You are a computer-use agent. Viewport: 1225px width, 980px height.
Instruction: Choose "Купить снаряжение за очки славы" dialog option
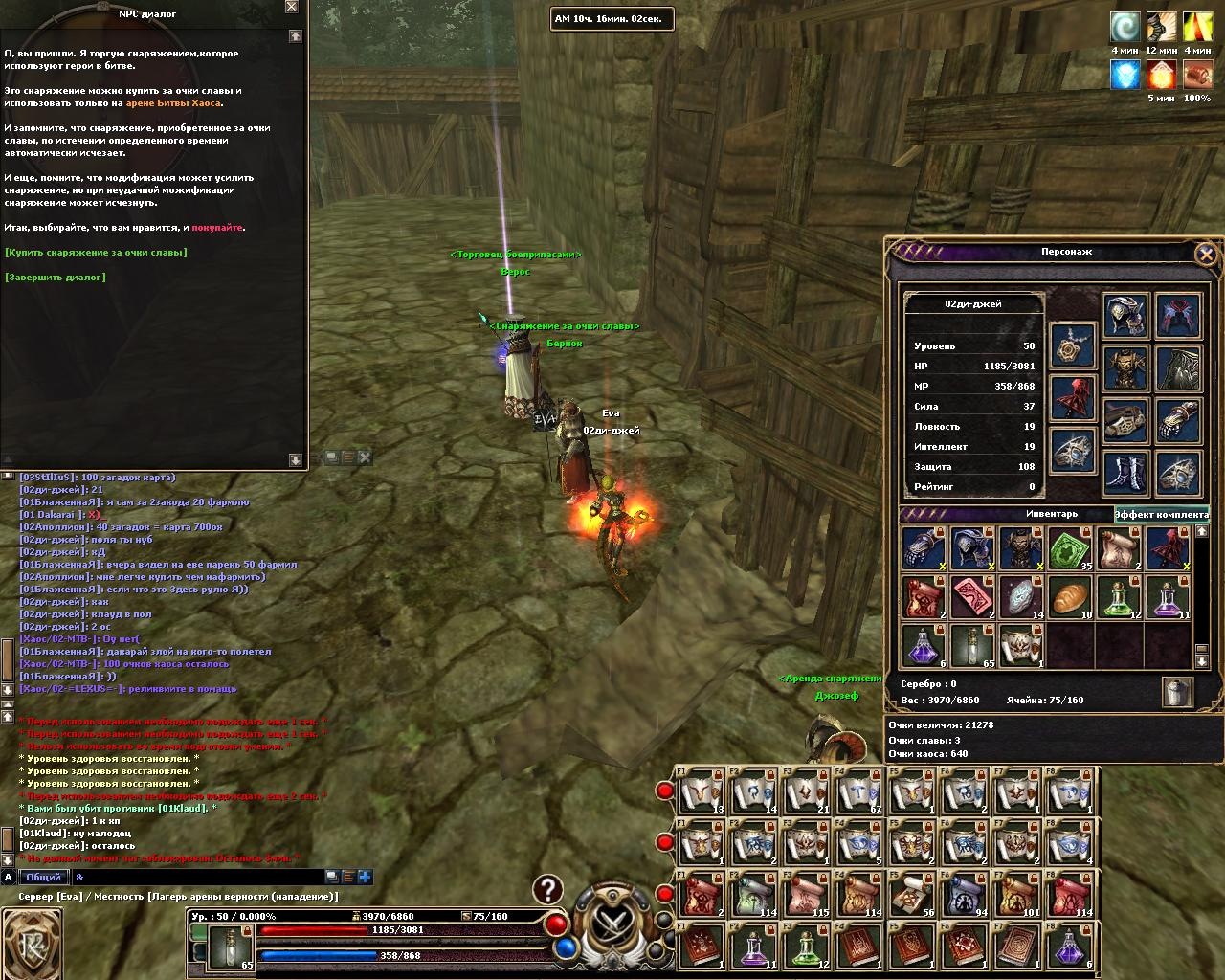click(x=96, y=253)
